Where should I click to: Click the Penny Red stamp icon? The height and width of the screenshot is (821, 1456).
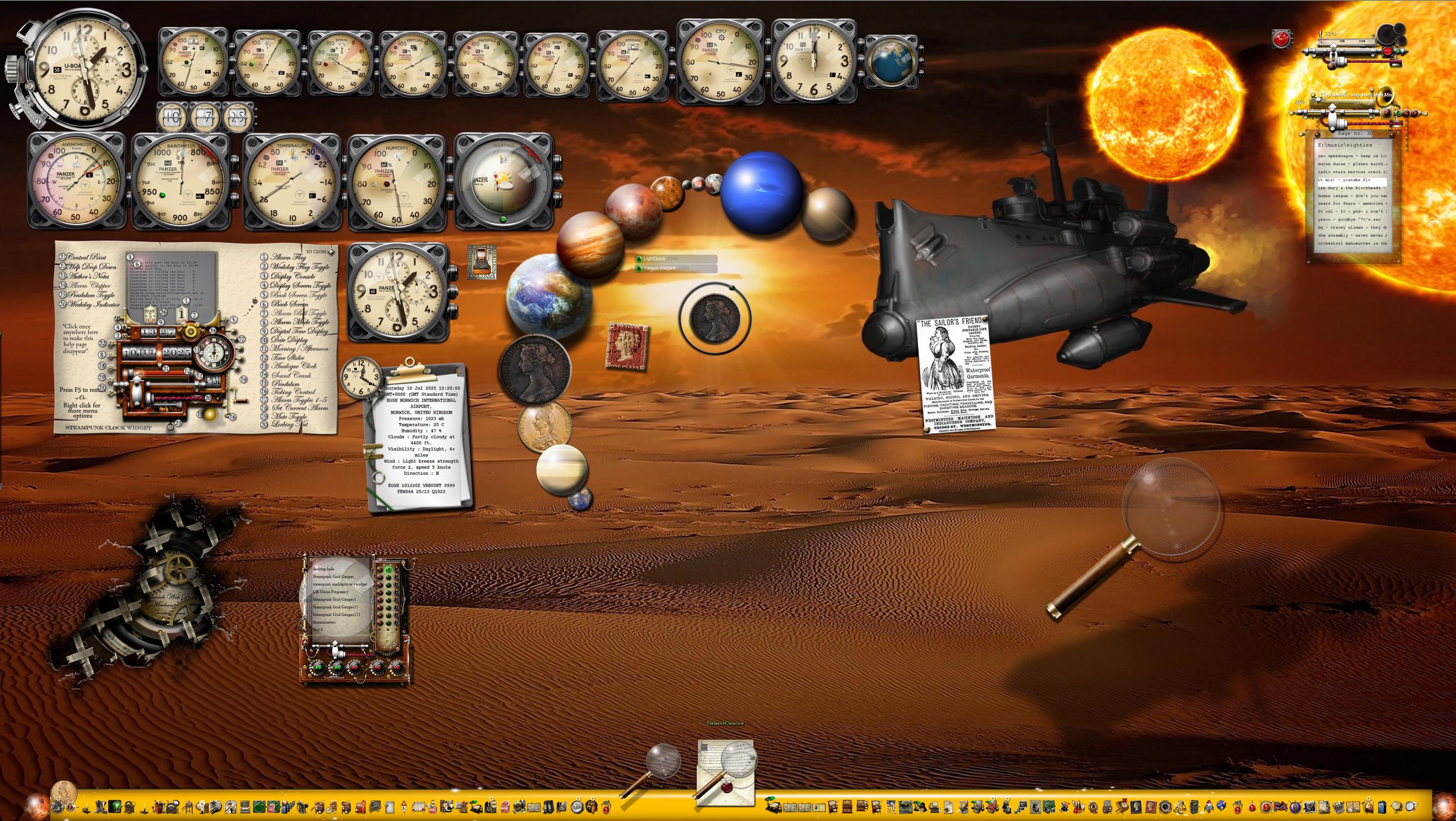pos(627,347)
